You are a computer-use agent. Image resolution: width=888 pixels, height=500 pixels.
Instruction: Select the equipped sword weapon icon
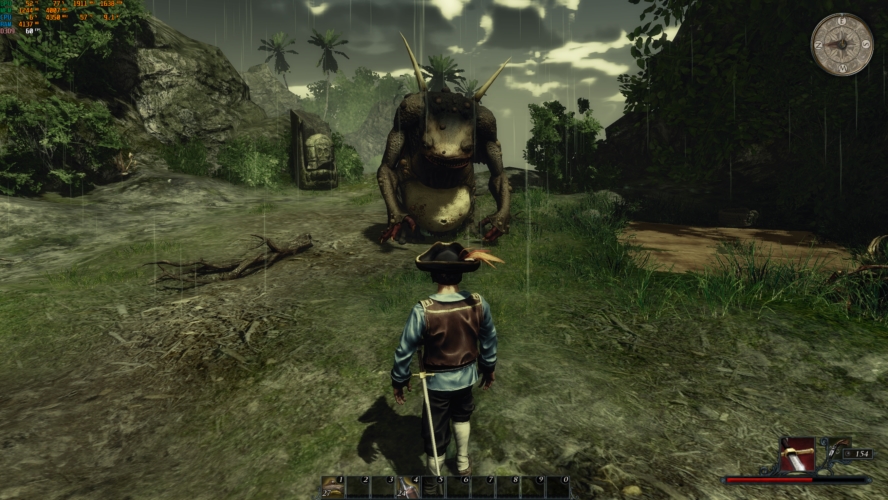[797, 455]
